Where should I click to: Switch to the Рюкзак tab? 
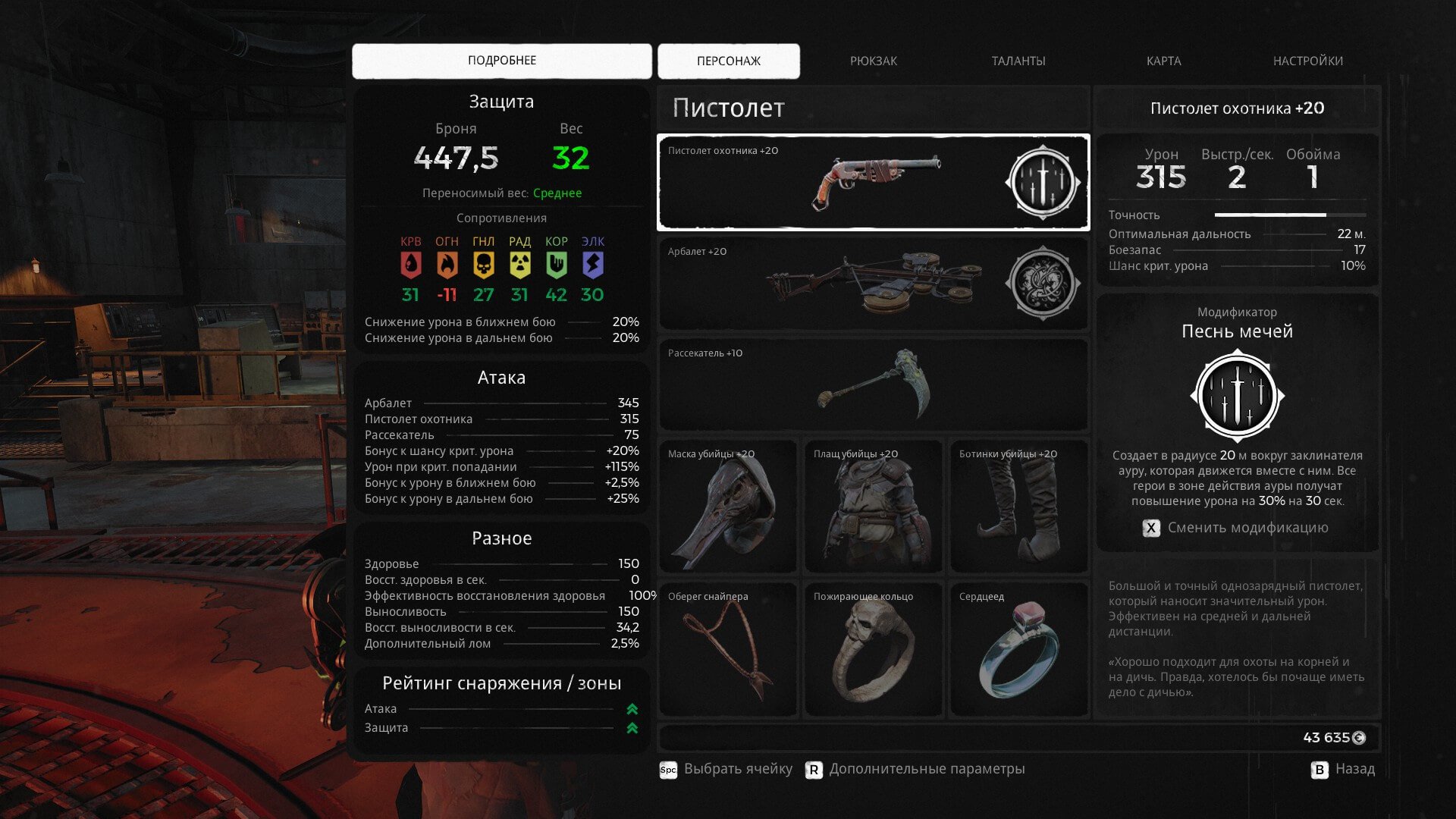[x=873, y=61]
